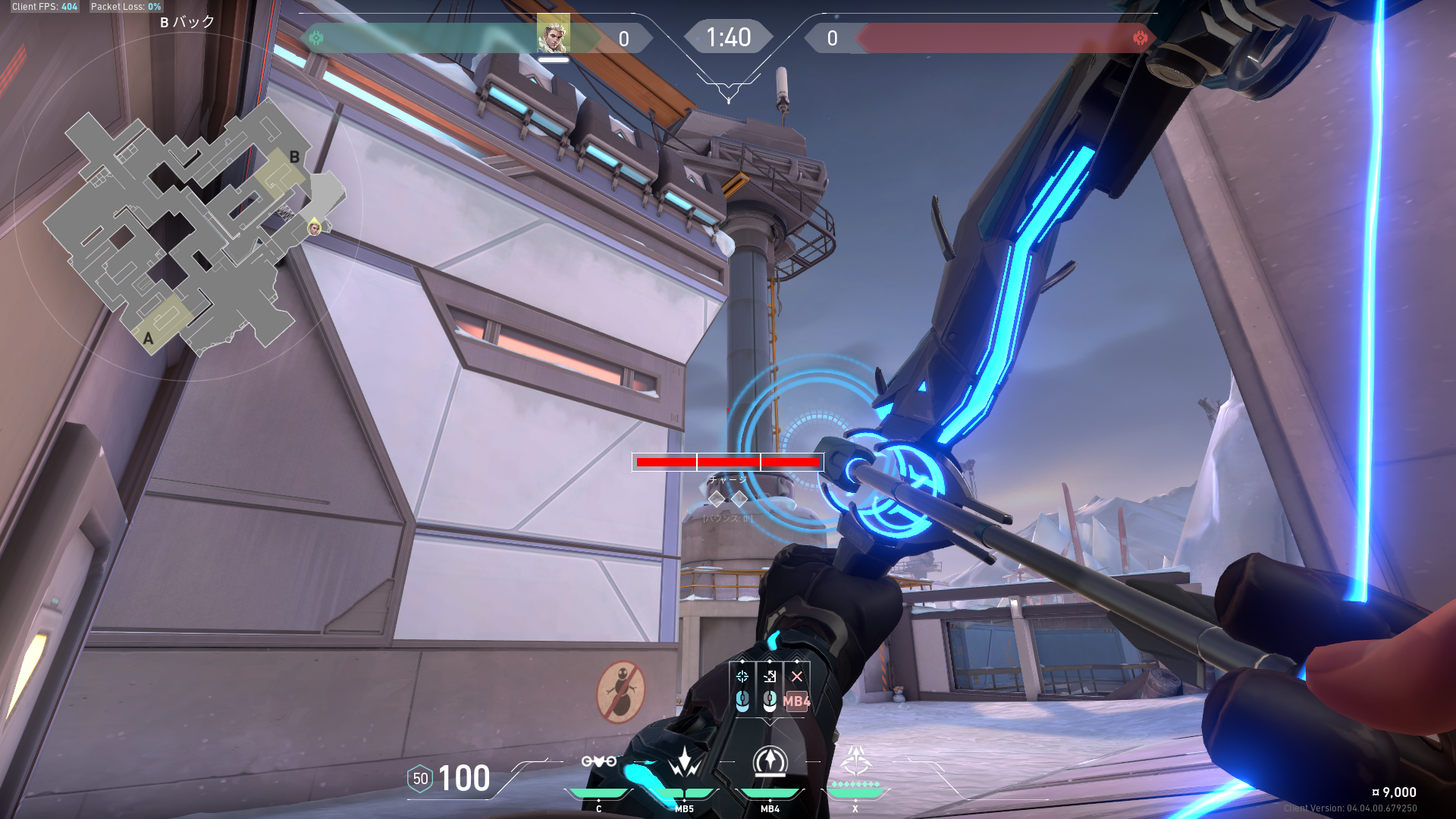The height and width of the screenshot is (819, 1456).
Task: Activate the Owl Drone ability icon
Action: point(598,761)
